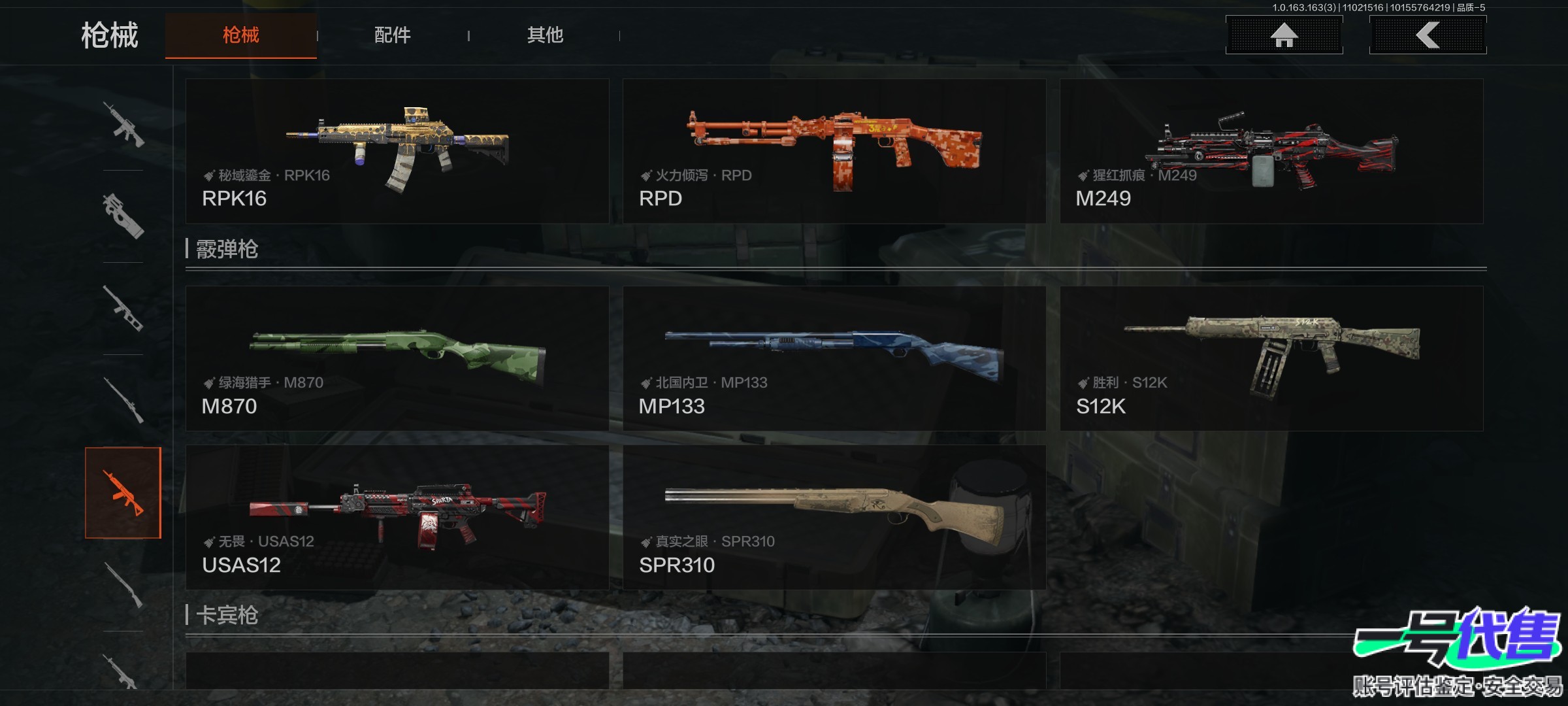The width and height of the screenshot is (1568, 706).
Task: Go to the home screen
Action: pos(1284,35)
